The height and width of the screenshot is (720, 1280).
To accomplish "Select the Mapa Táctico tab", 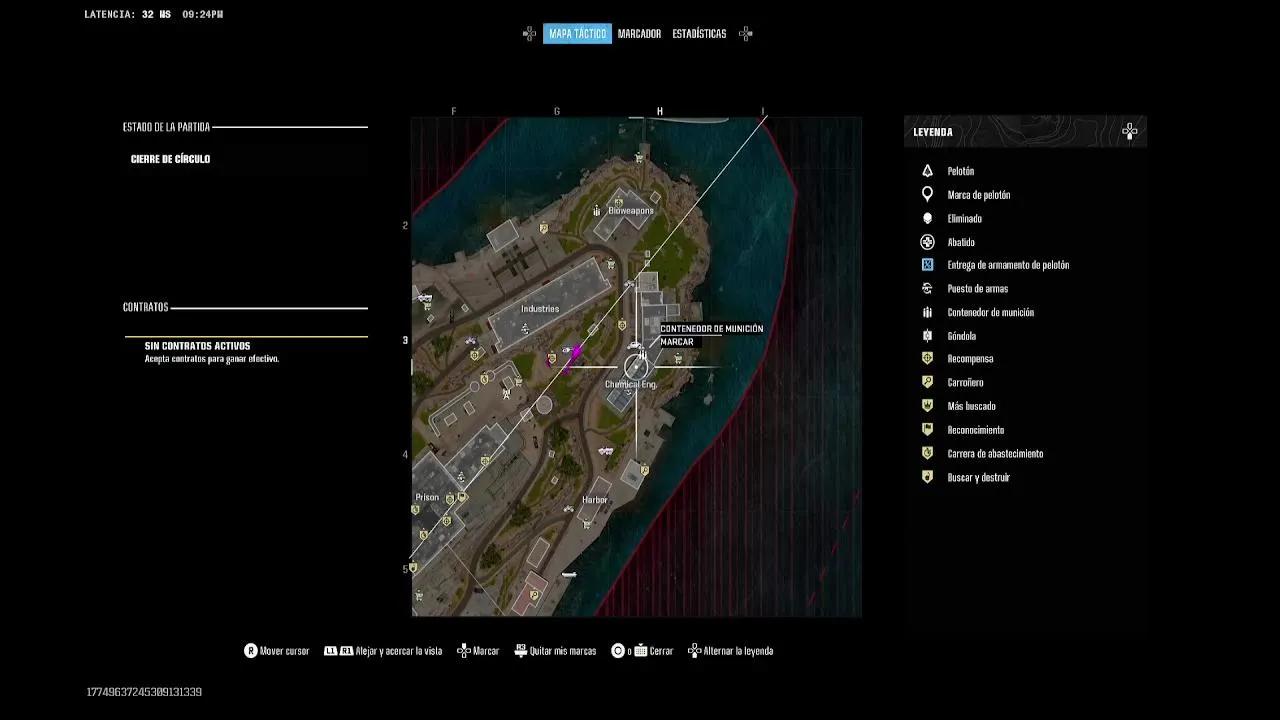I will (577, 34).
